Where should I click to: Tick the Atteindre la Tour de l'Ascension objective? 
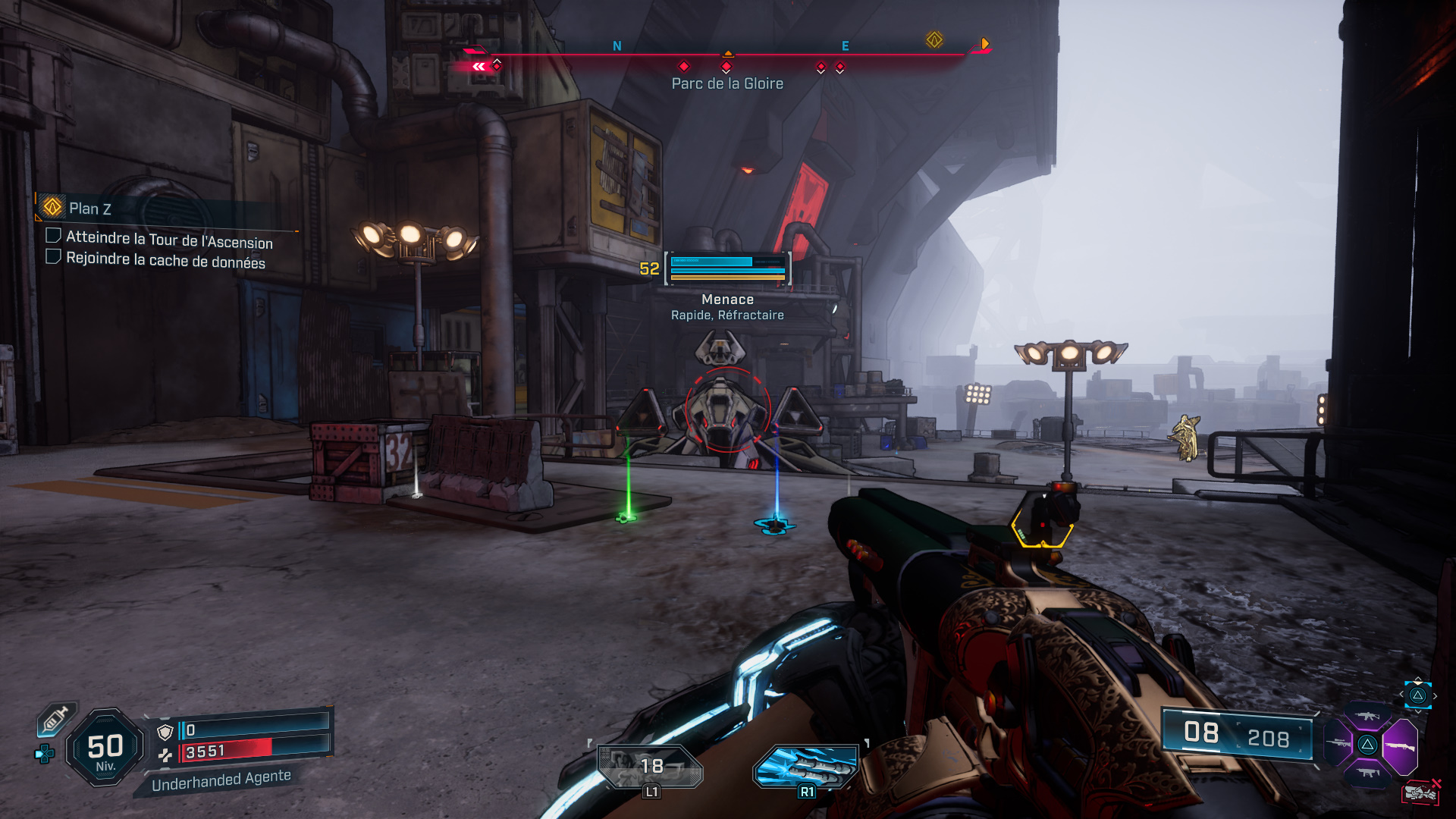click(x=54, y=235)
